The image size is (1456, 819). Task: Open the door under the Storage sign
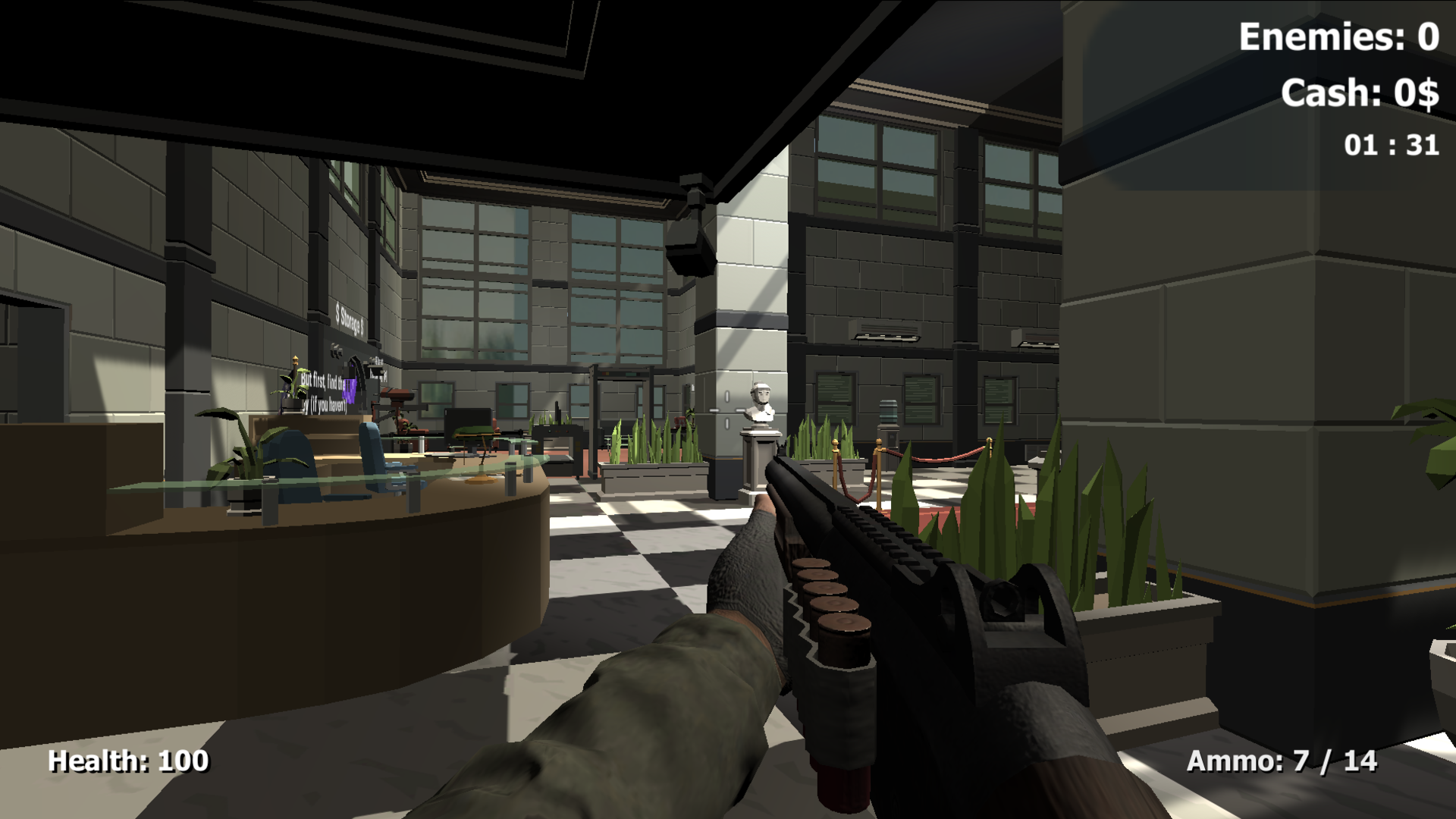[356, 372]
